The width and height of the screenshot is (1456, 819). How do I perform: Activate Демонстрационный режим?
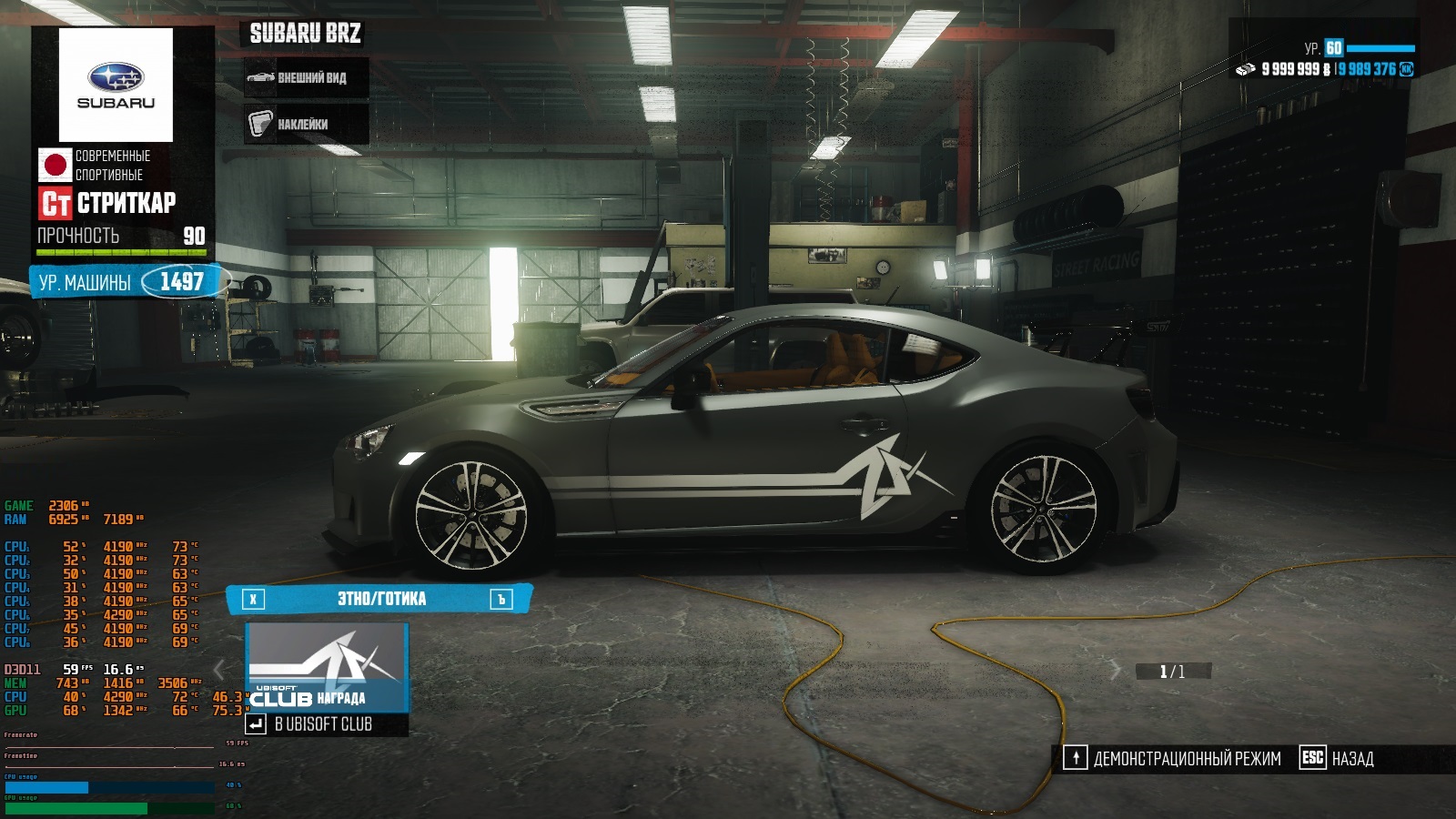coord(1173,758)
